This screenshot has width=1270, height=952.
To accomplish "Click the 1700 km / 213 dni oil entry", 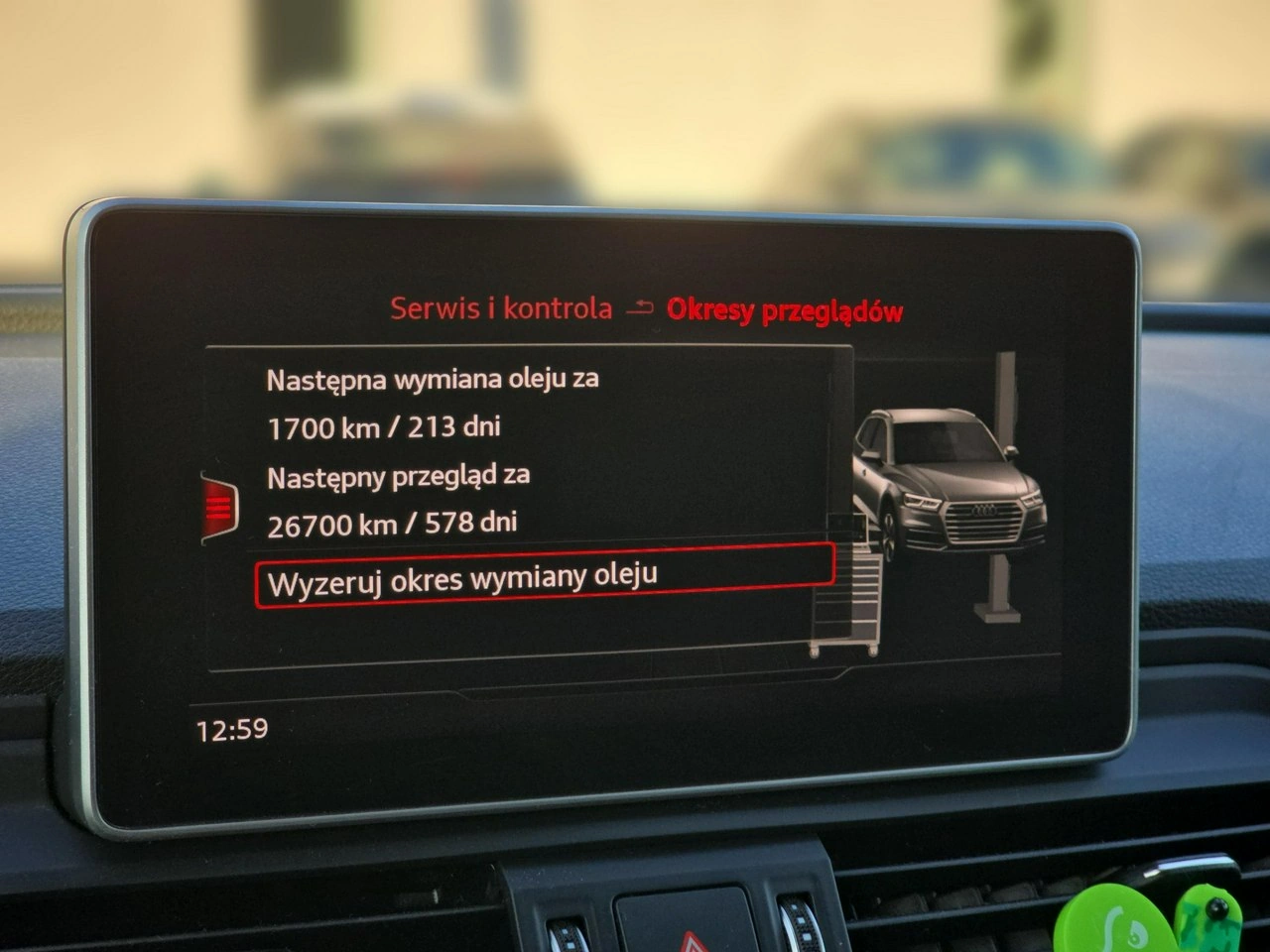I will (385, 426).
